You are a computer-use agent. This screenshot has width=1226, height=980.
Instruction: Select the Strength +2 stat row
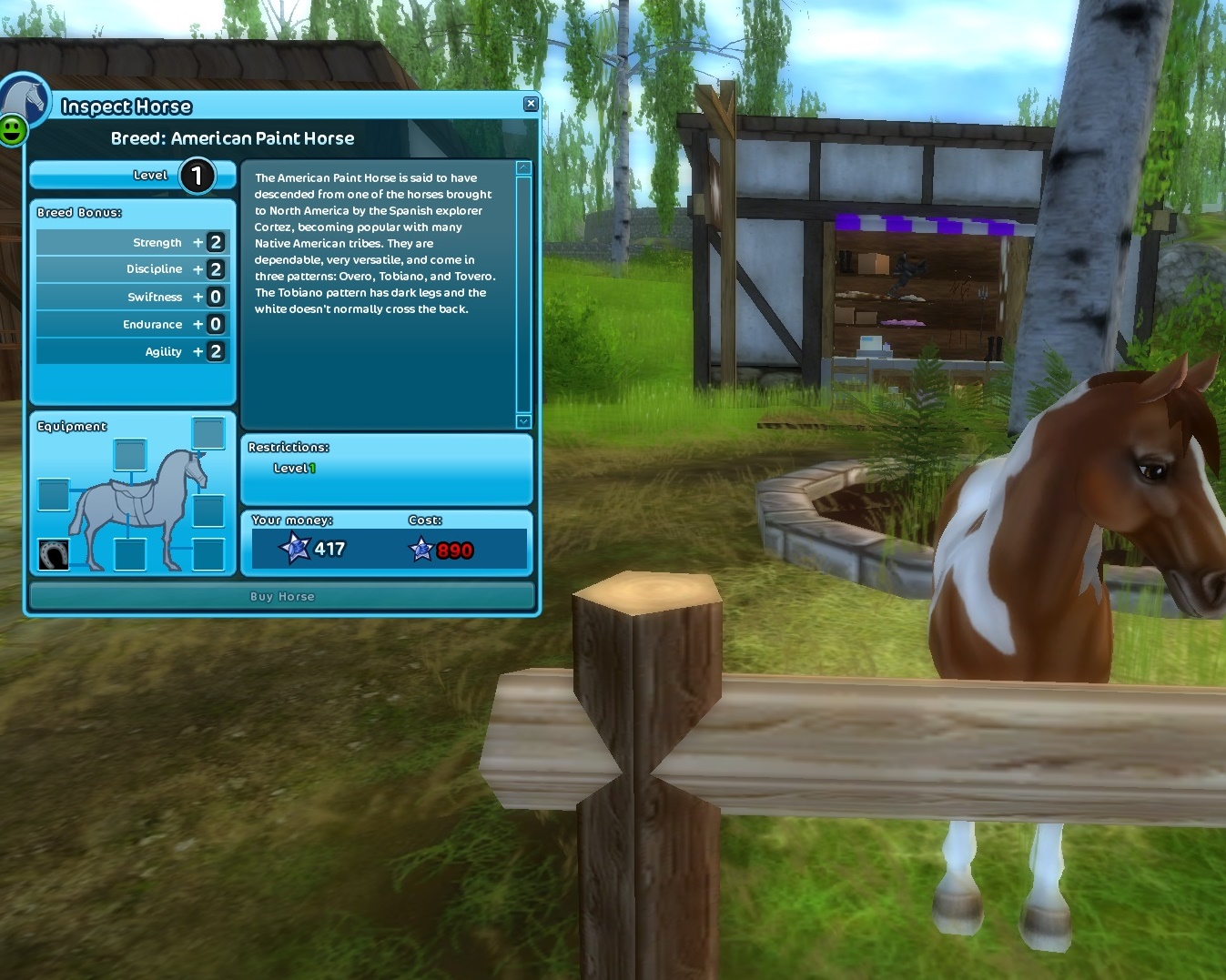click(x=130, y=241)
